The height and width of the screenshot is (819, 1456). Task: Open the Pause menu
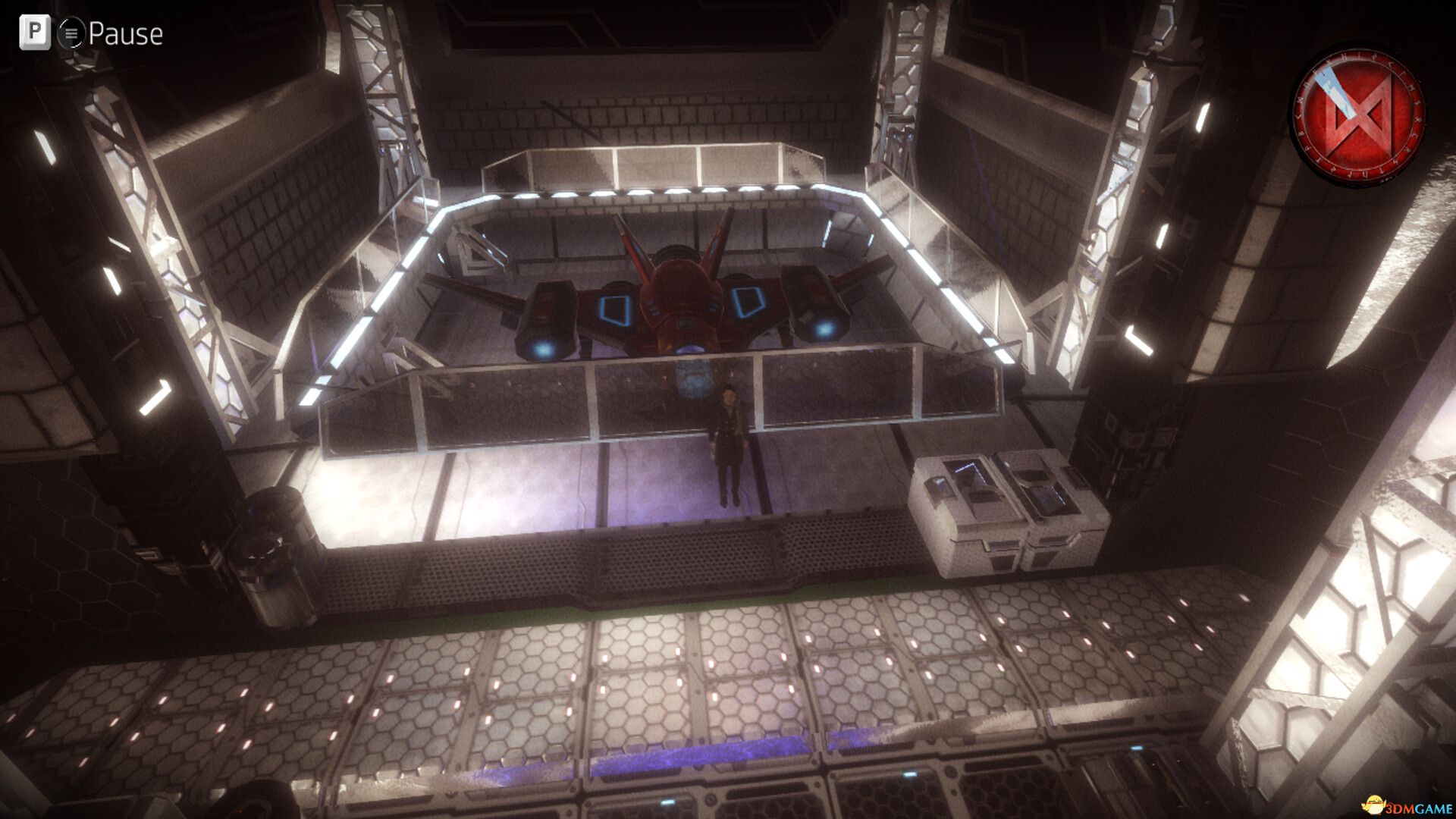pos(127,33)
